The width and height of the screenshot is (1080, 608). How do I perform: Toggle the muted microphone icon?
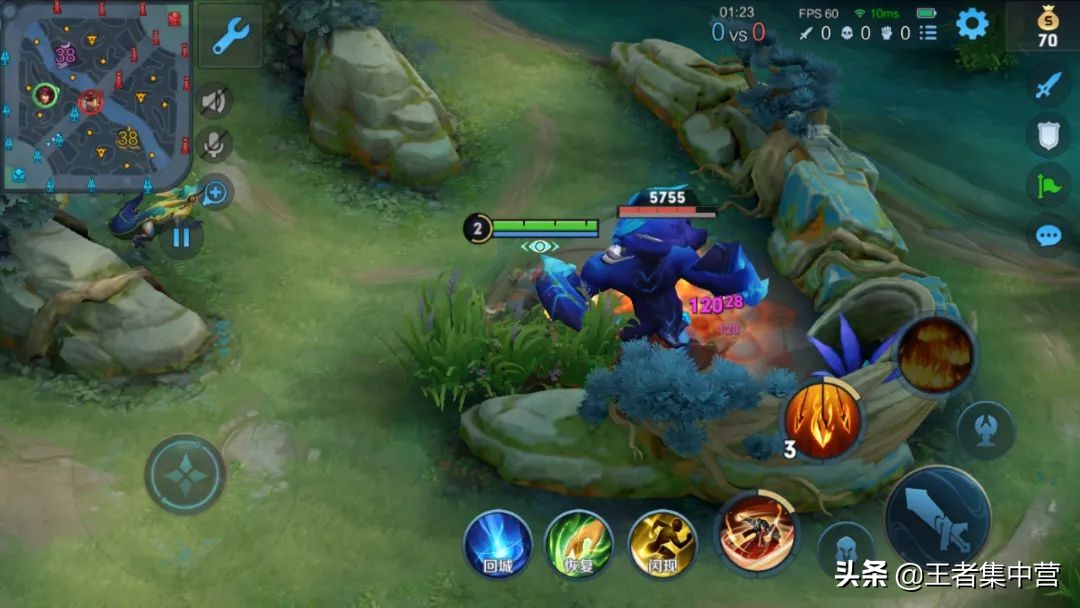click(x=214, y=145)
